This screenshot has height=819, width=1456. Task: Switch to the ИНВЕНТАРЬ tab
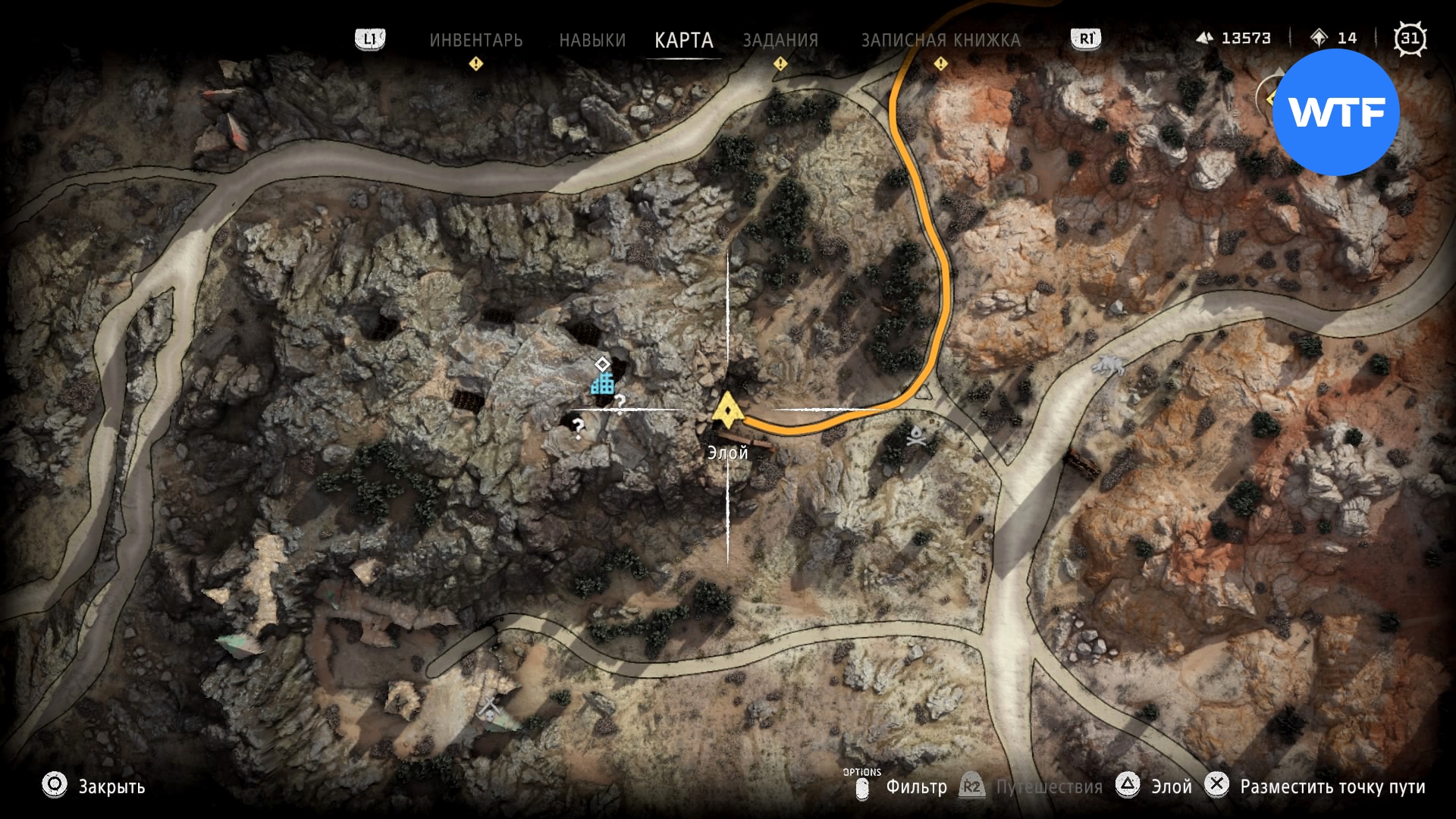click(x=475, y=40)
